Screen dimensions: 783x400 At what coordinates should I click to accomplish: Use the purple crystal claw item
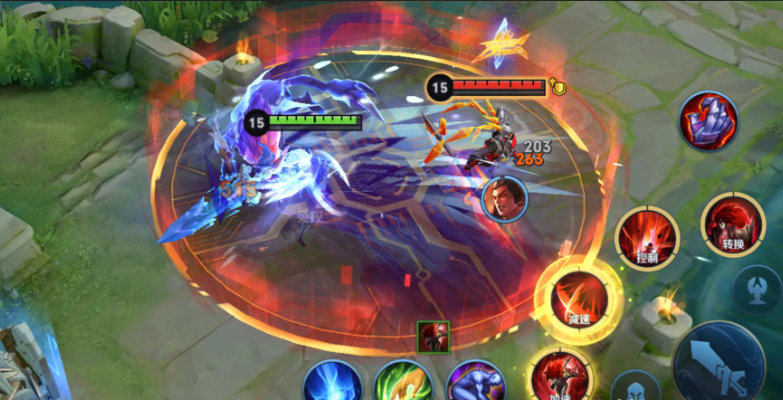709,121
